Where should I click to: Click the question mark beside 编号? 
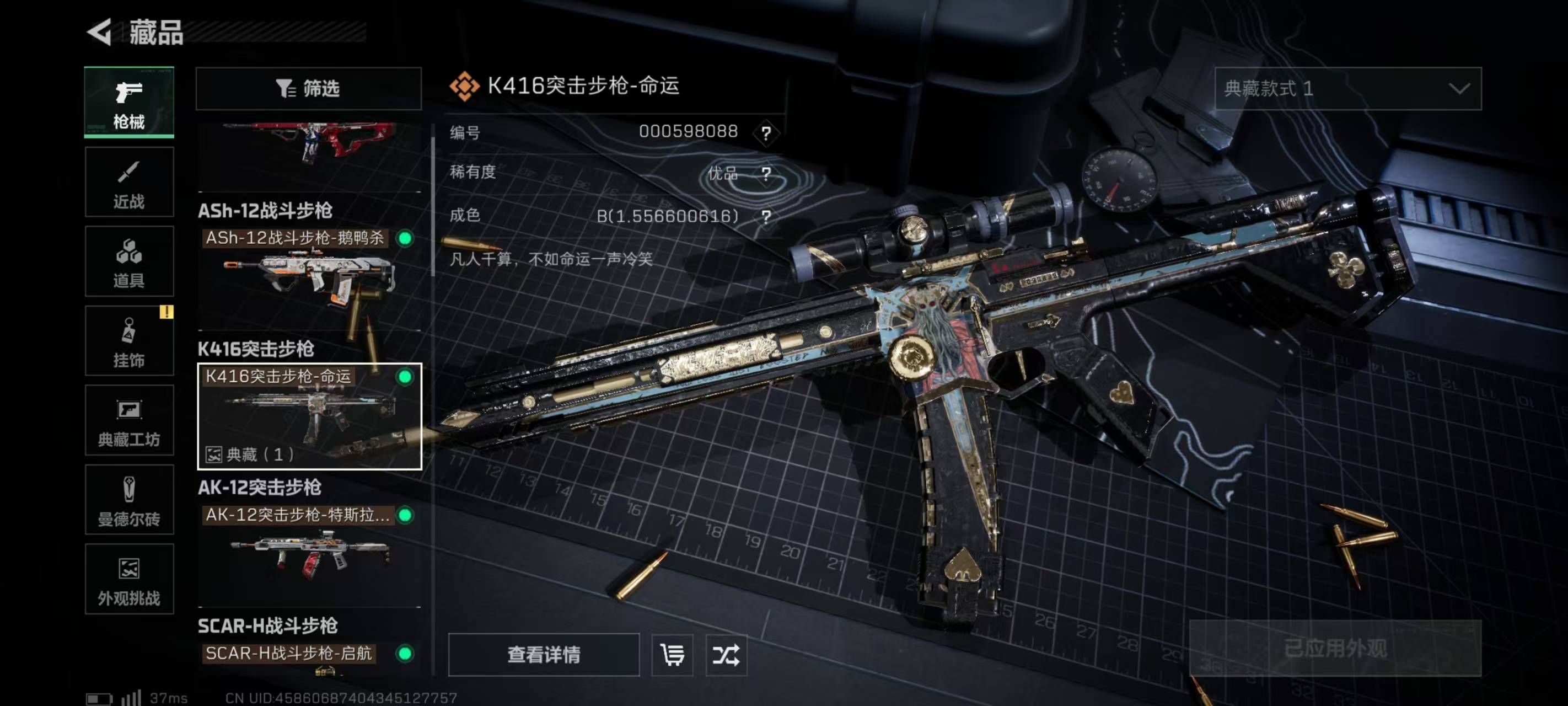(766, 133)
